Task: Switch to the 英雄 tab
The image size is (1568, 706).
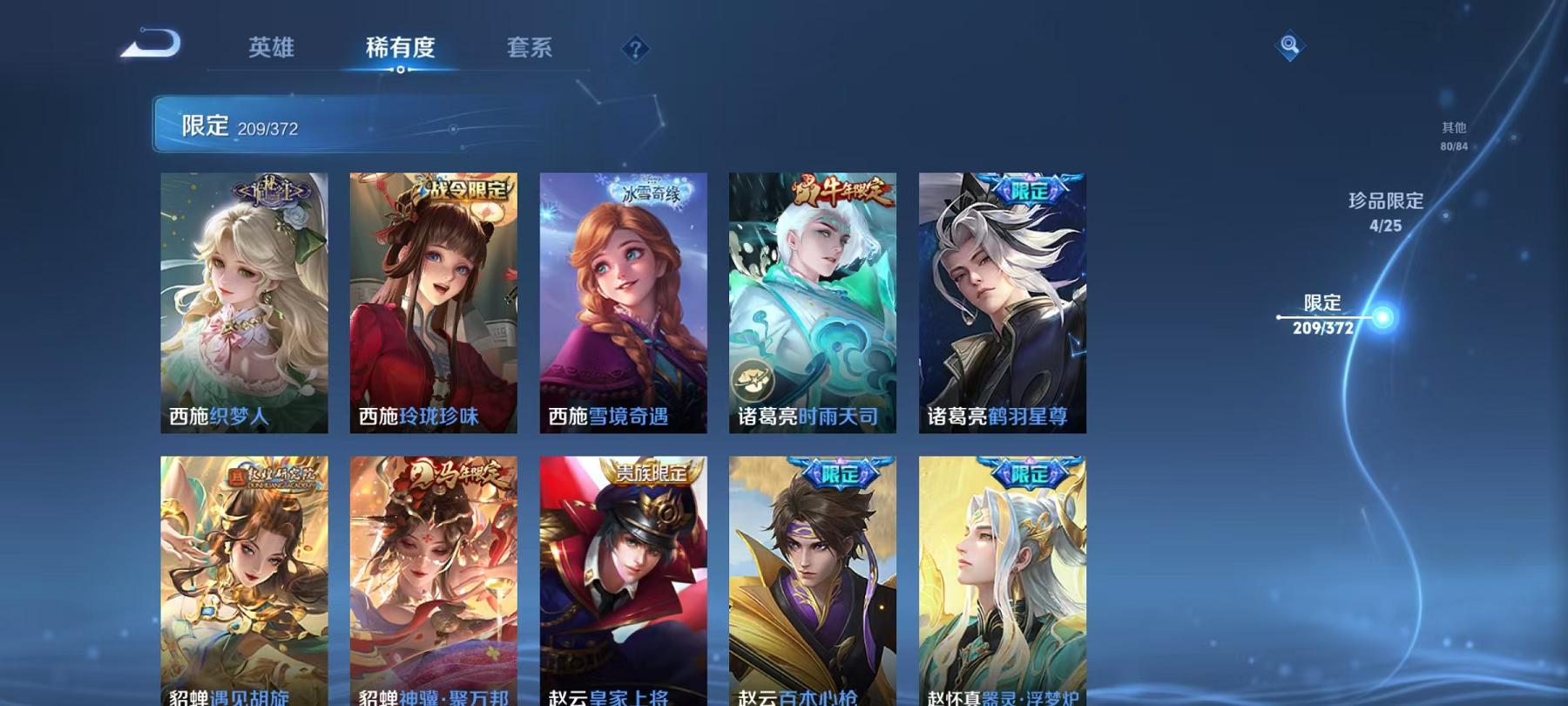Action: [x=270, y=50]
